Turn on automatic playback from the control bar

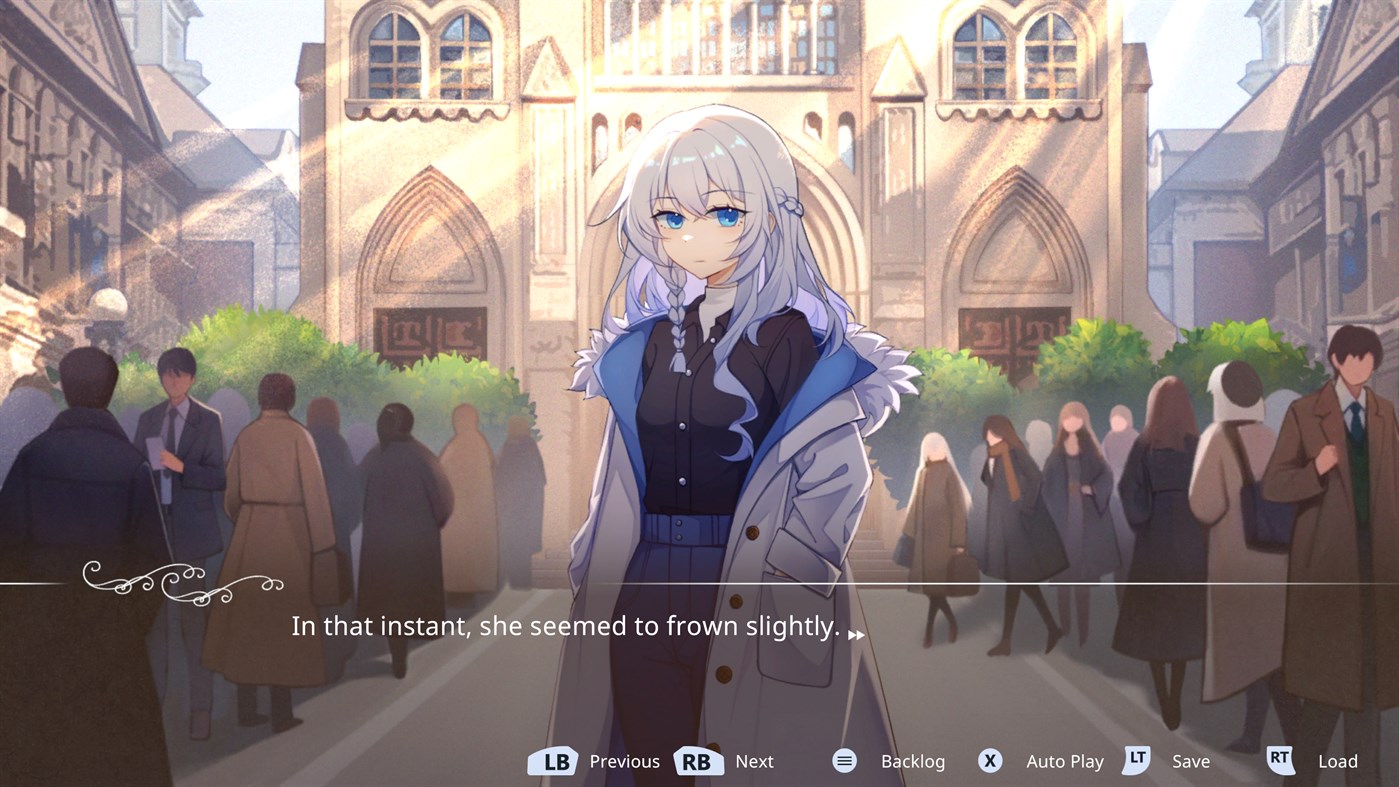(x=1064, y=760)
